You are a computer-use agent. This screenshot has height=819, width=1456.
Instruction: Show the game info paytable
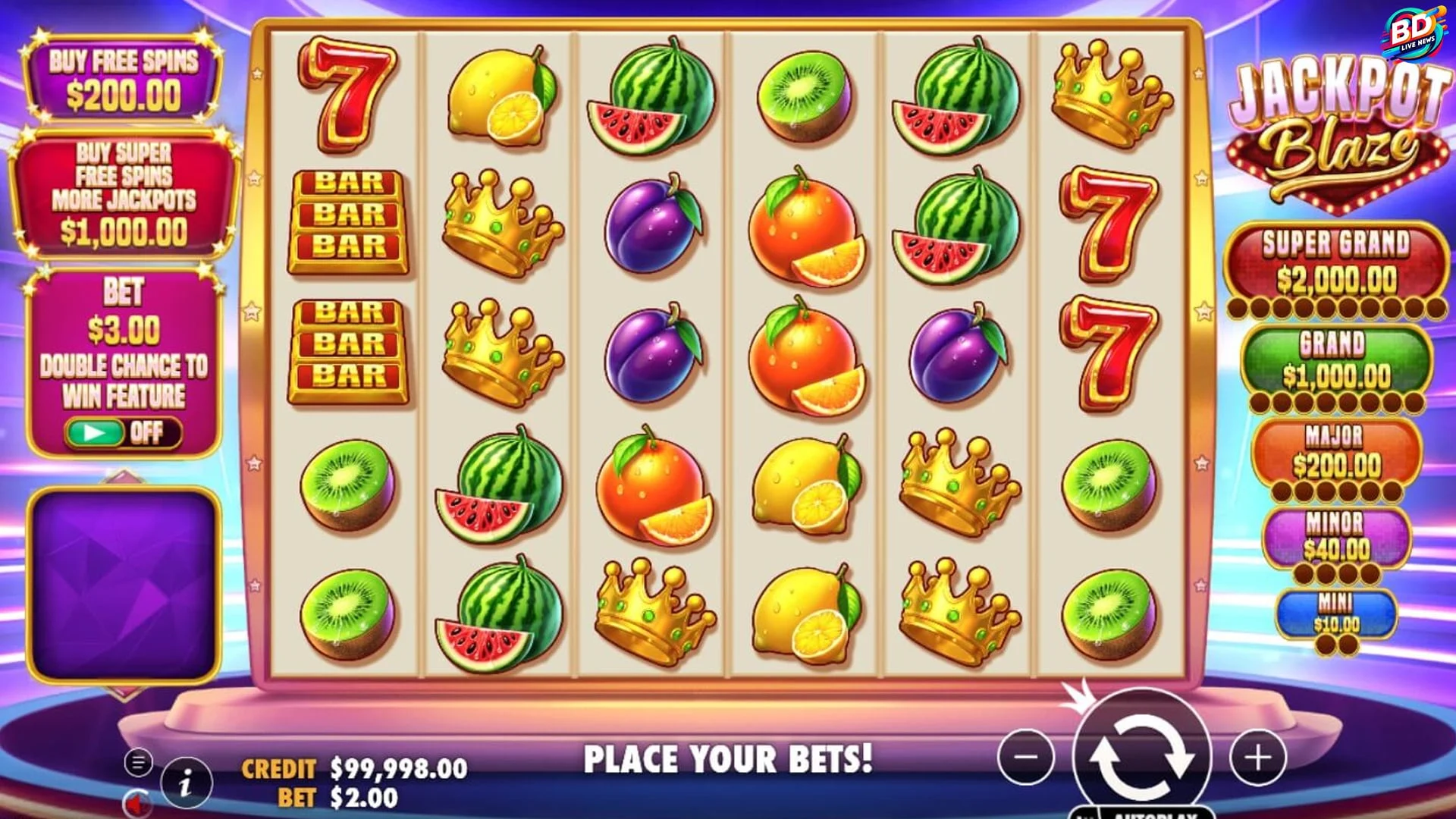click(186, 783)
